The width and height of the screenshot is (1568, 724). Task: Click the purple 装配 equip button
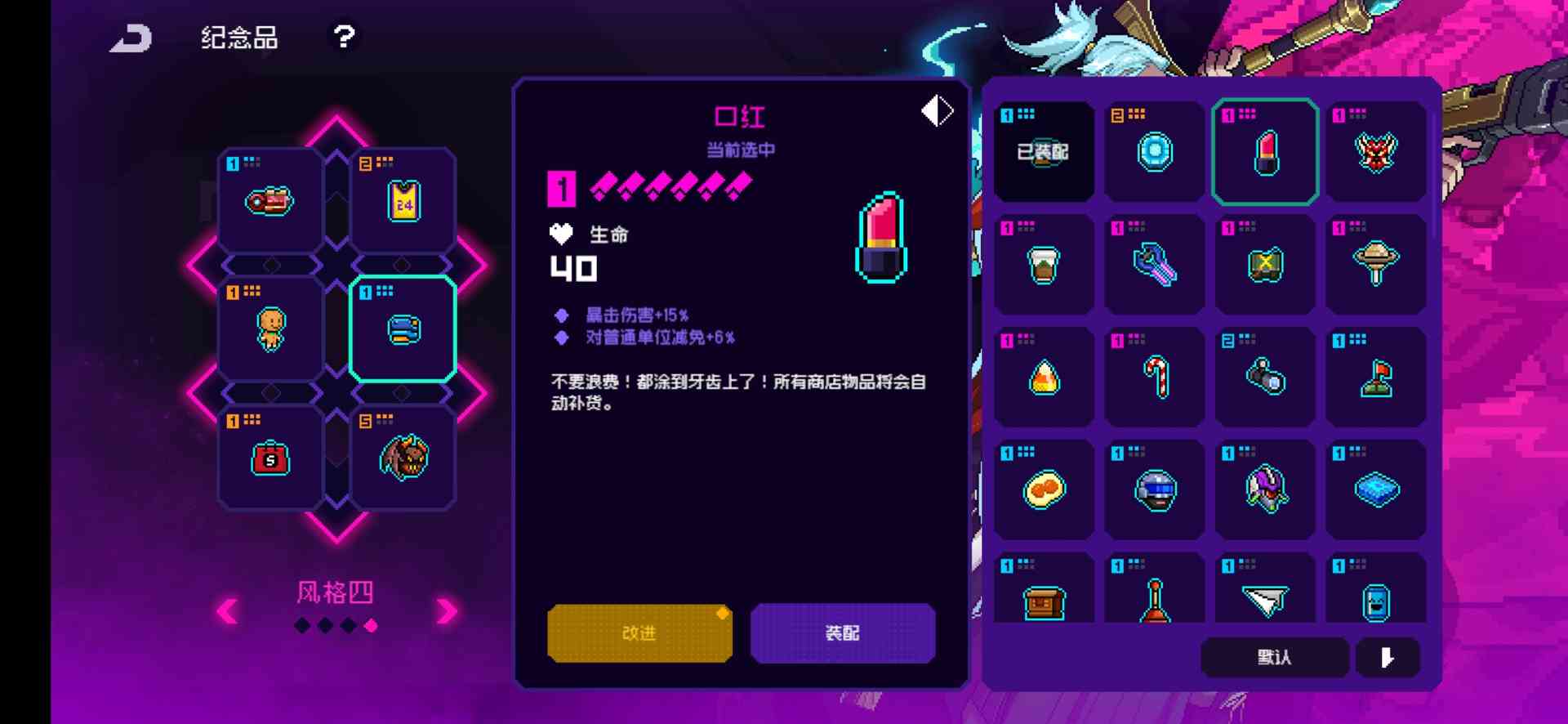pos(843,633)
